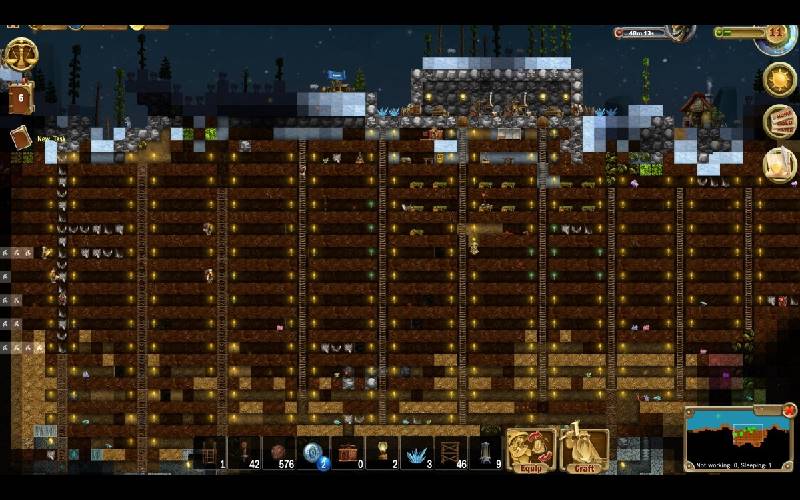Image resolution: width=800 pixels, height=500 pixels.
Task: Select the hotbar slot with 42 items
Action: coord(245,452)
